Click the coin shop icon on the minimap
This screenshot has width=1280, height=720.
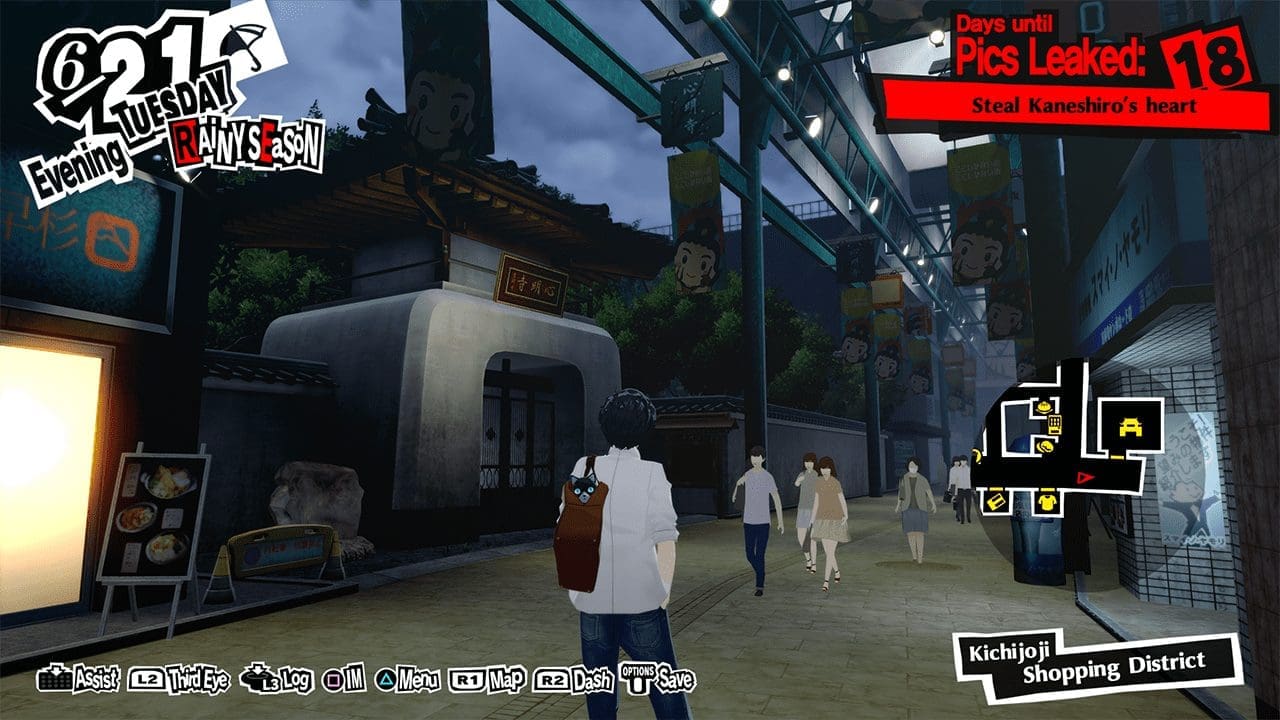(1045, 445)
